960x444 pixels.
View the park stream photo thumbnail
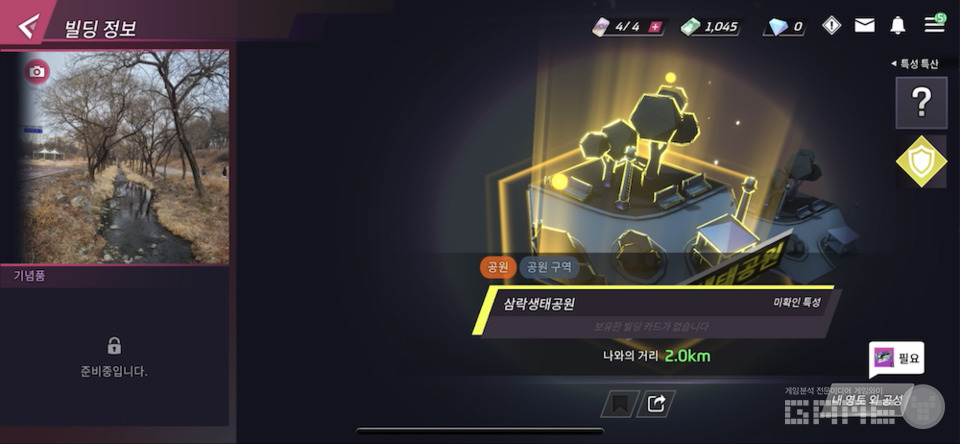point(120,160)
